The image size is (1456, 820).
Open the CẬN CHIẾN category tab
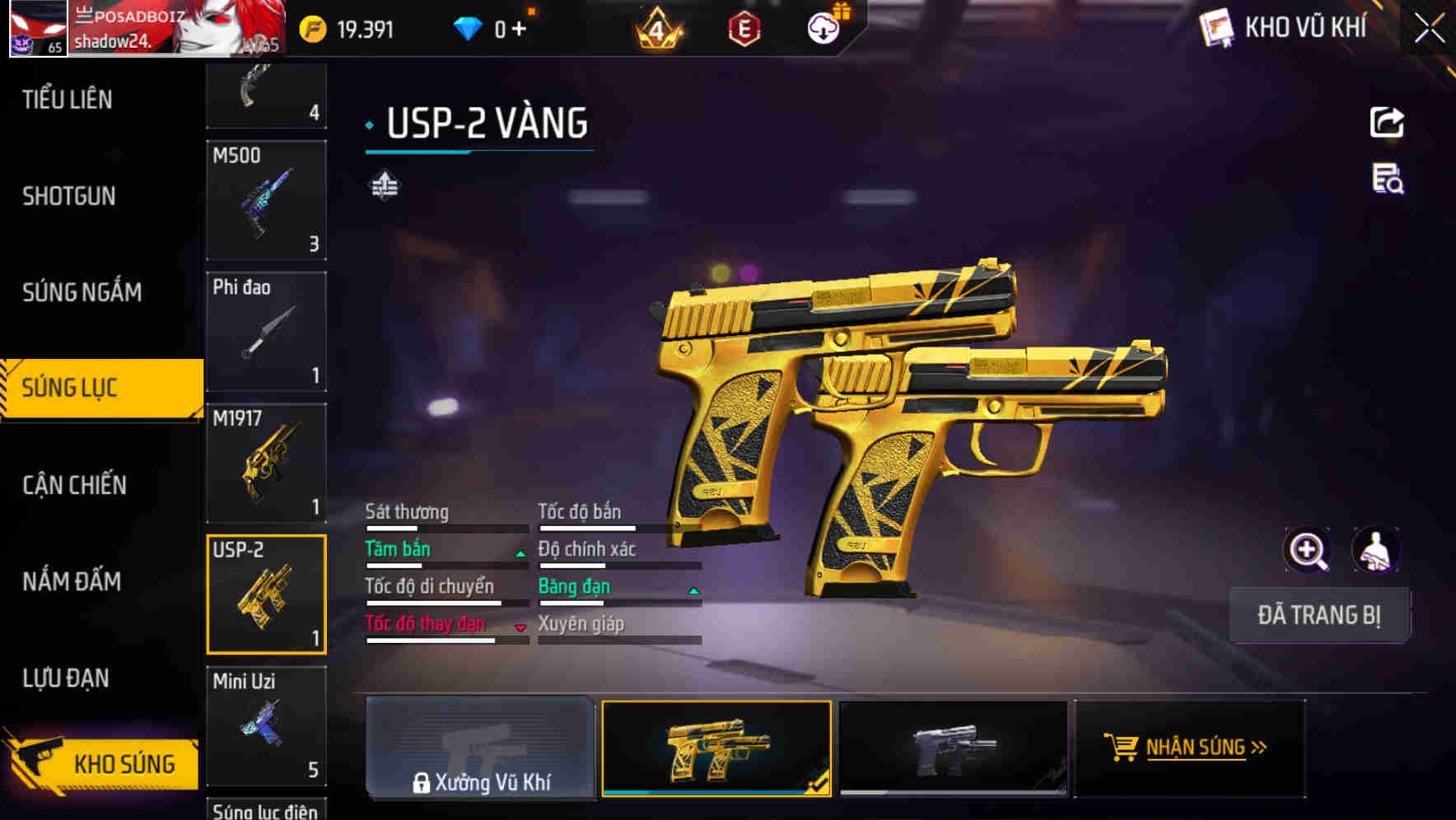tap(72, 485)
